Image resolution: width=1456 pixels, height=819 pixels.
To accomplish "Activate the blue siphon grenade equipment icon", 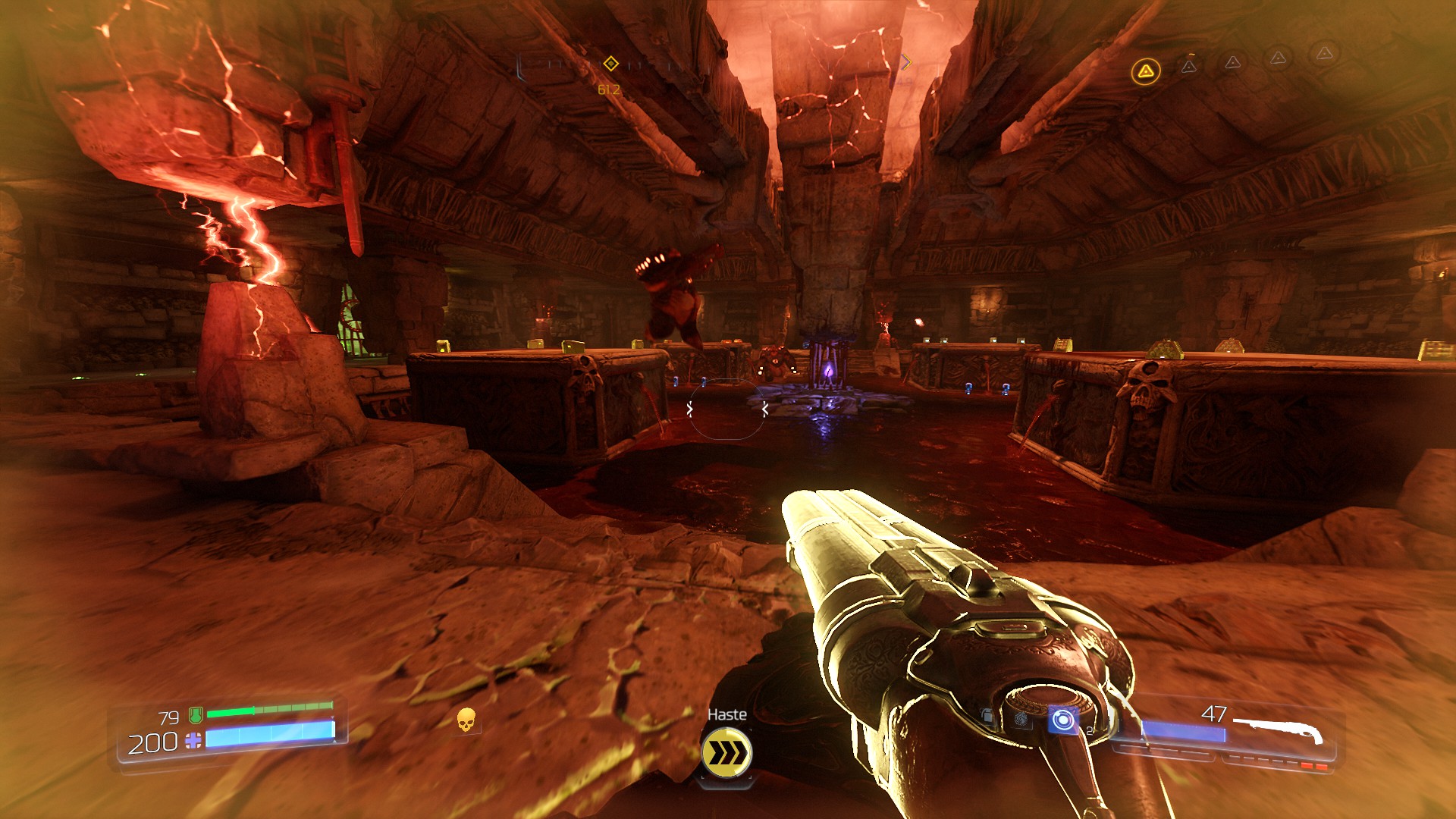I will (x=1062, y=720).
